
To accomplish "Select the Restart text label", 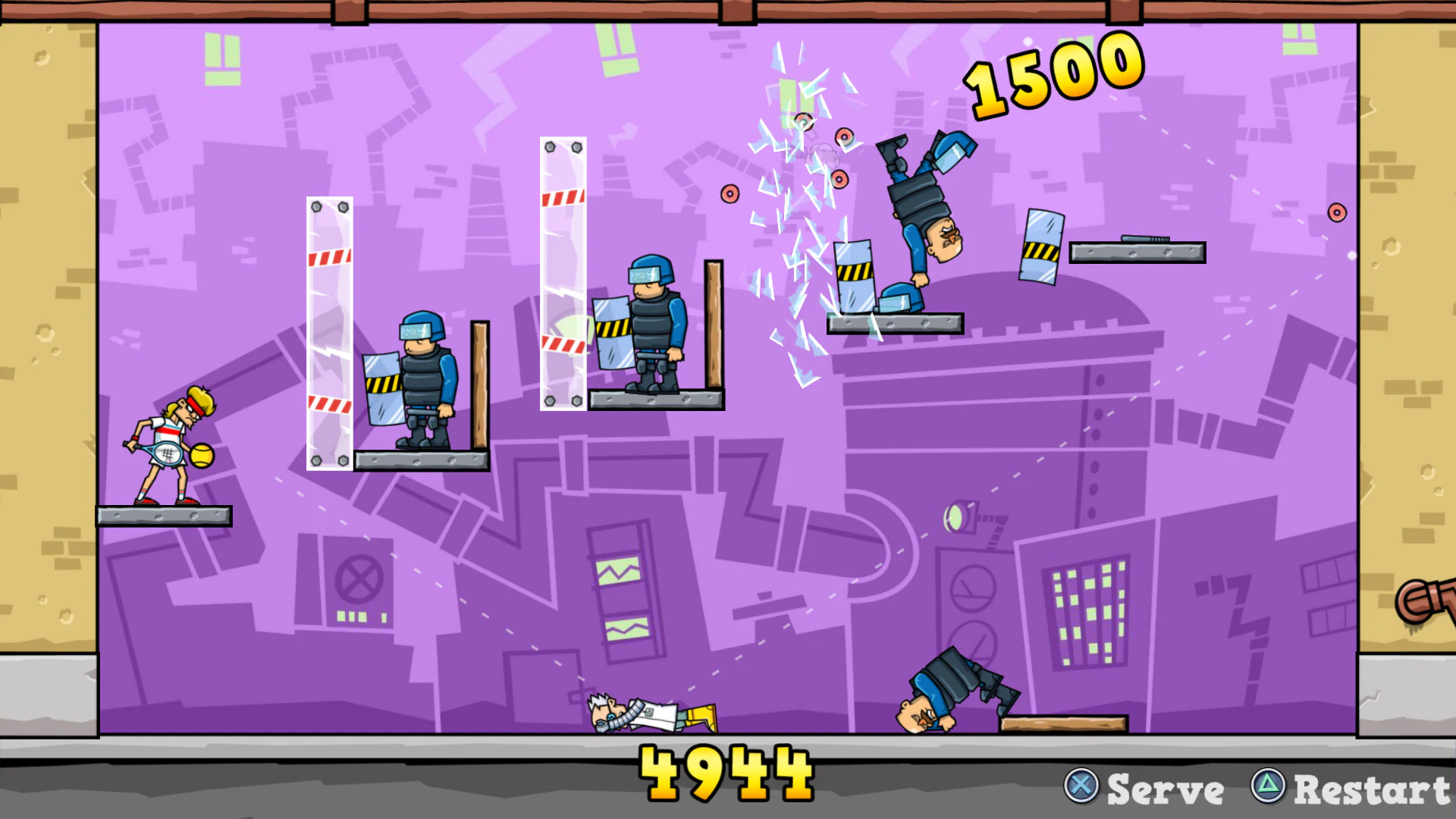I will point(1373,789).
